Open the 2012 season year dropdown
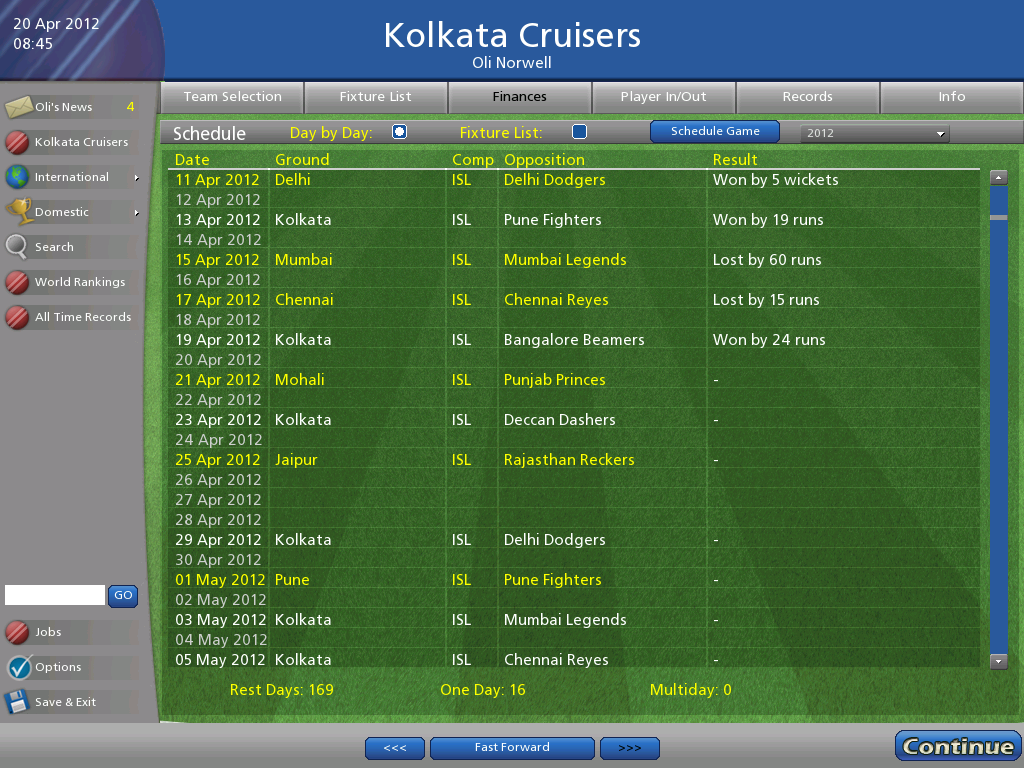Viewport: 1024px width, 768px height. (x=875, y=133)
